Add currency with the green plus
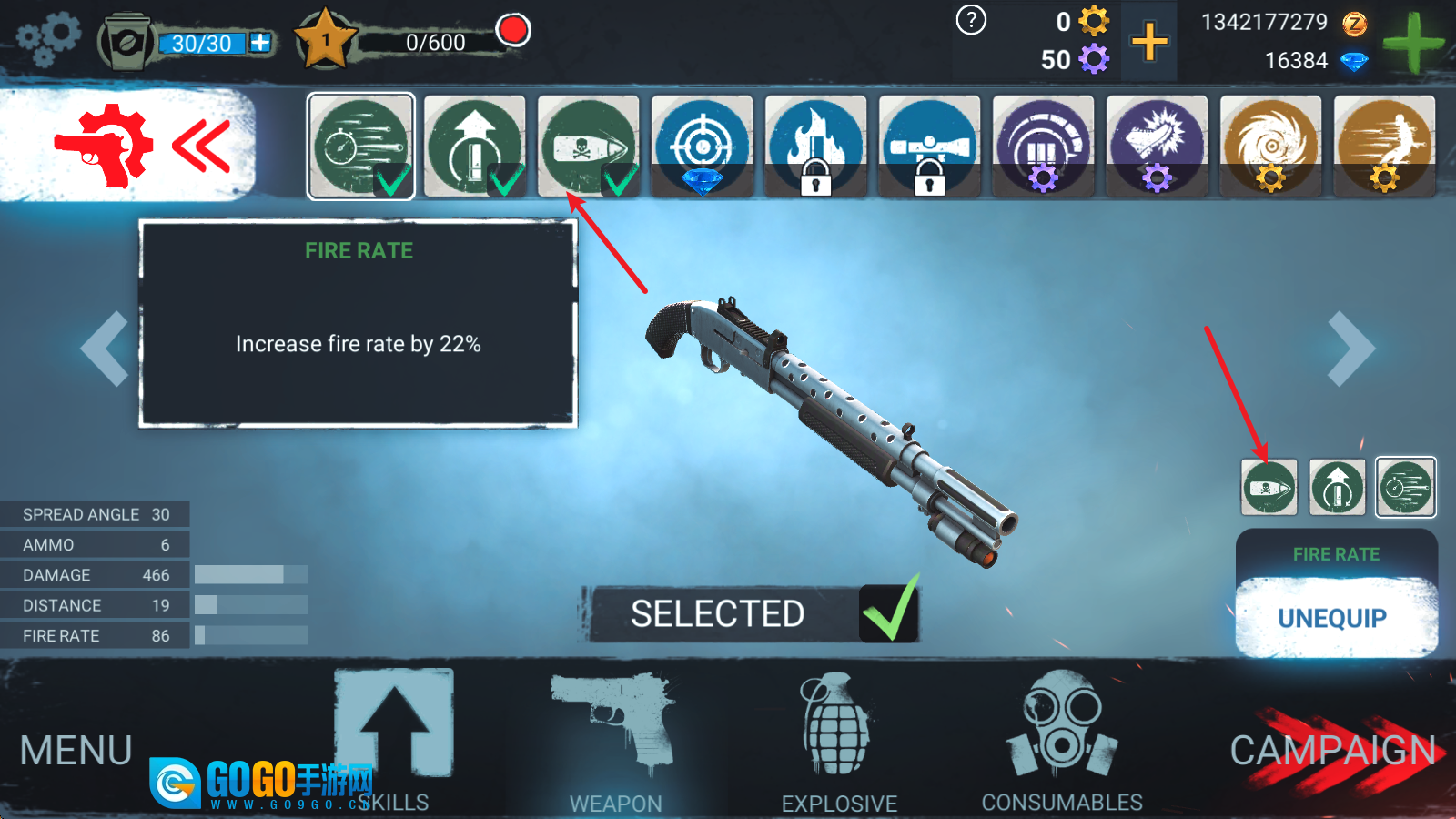The height and width of the screenshot is (819, 1456). click(1412, 43)
